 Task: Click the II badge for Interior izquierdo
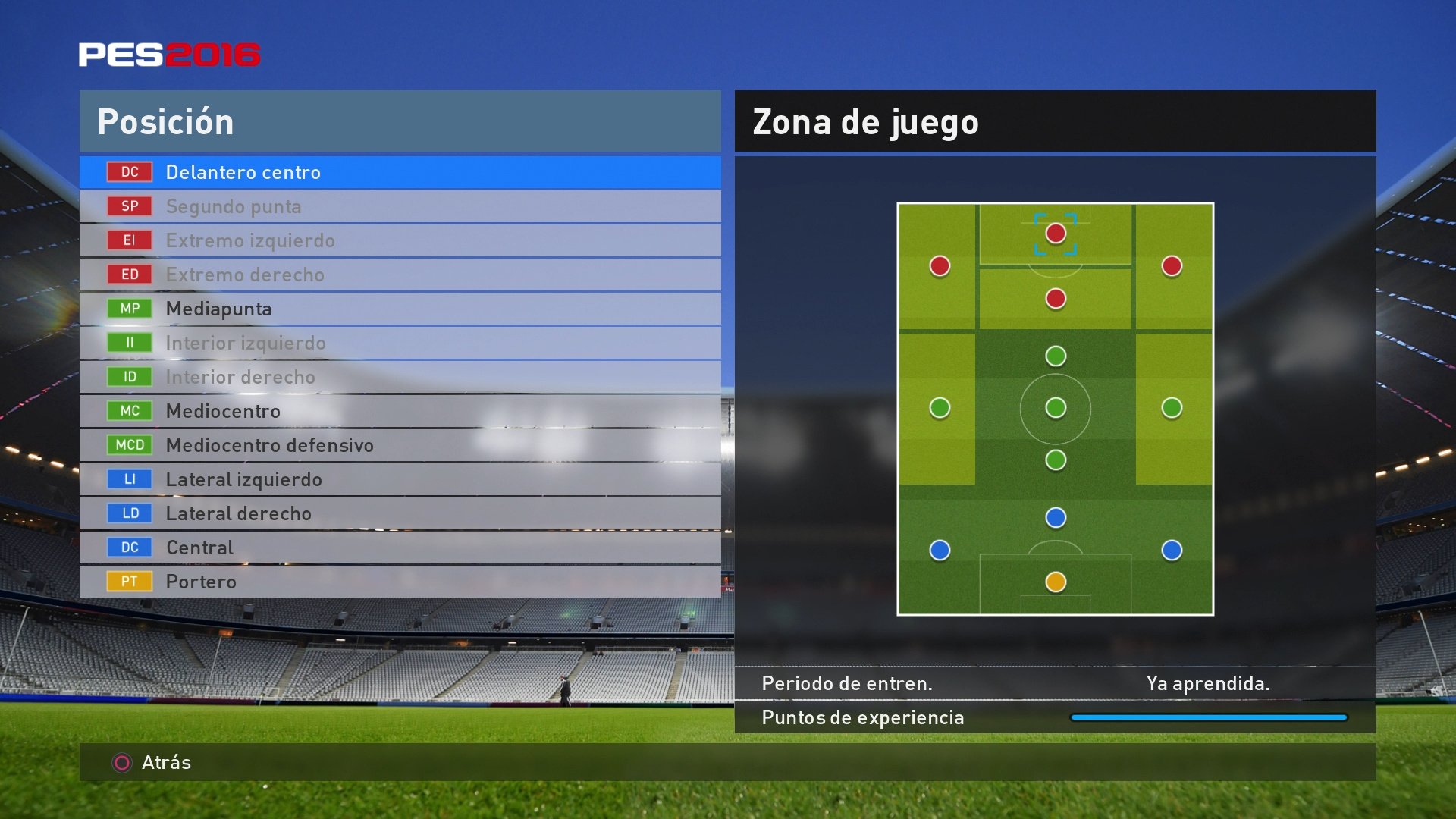[x=129, y=343]
